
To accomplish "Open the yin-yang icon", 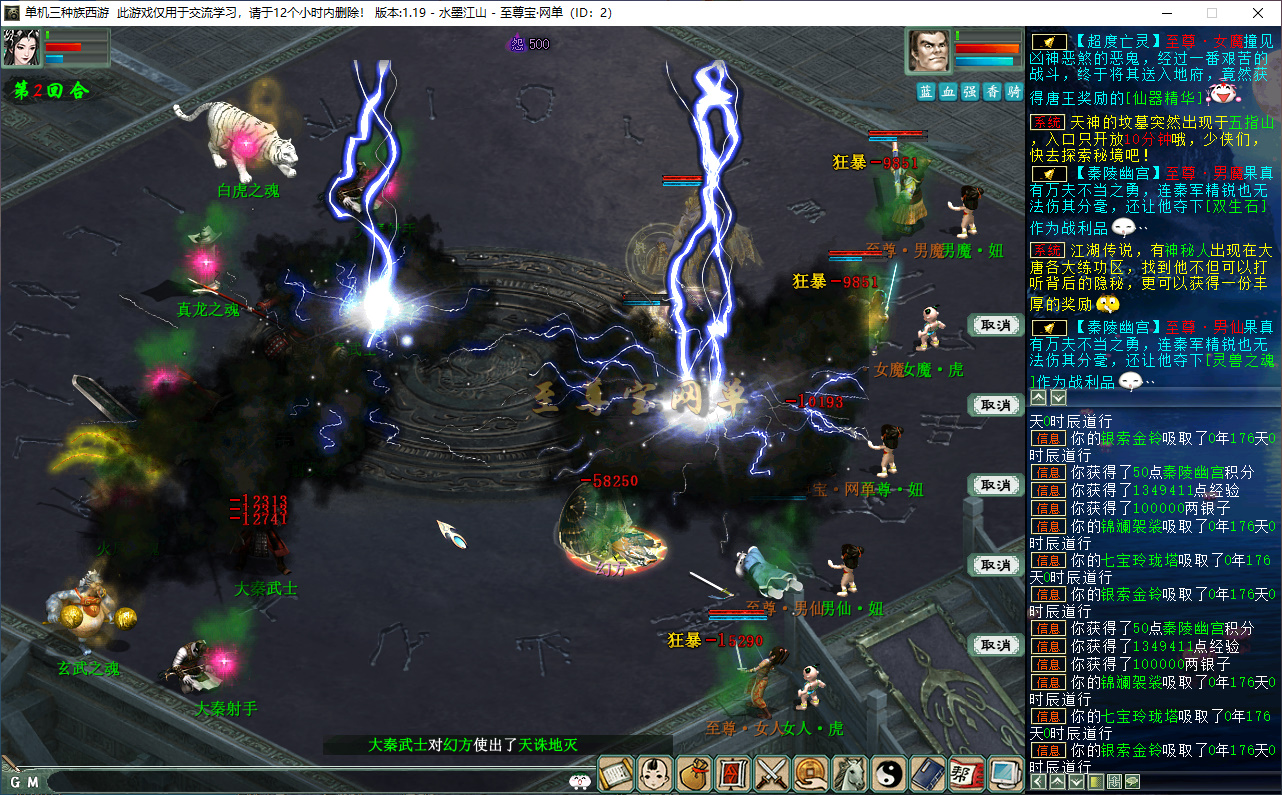I will tap(889, 773).
